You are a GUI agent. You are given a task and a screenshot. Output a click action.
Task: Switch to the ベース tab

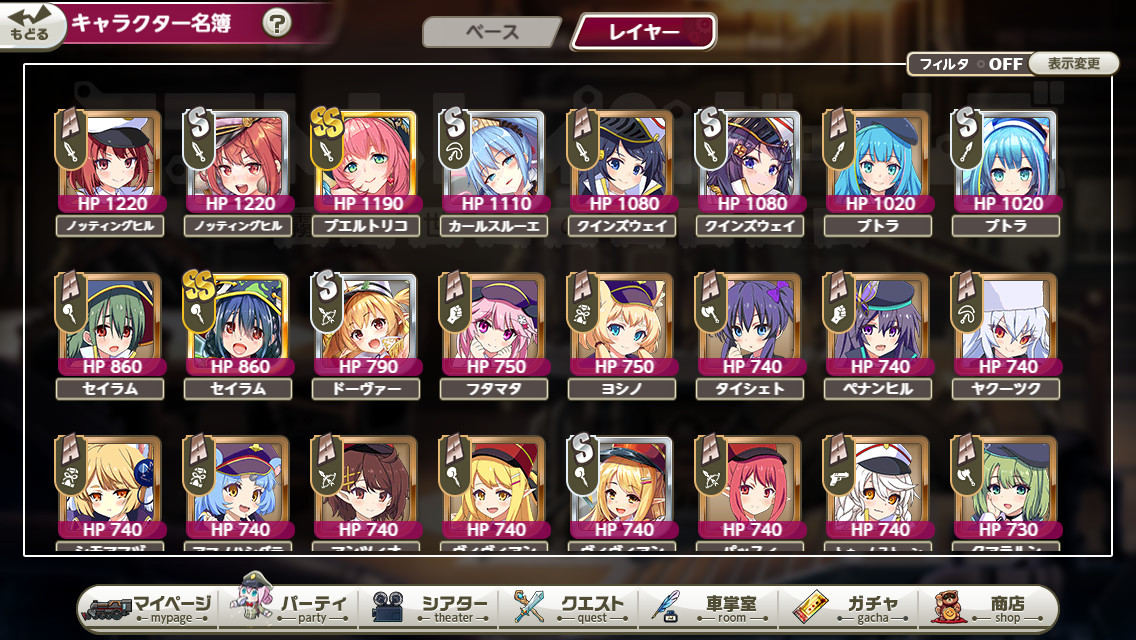tap(492, 32)
